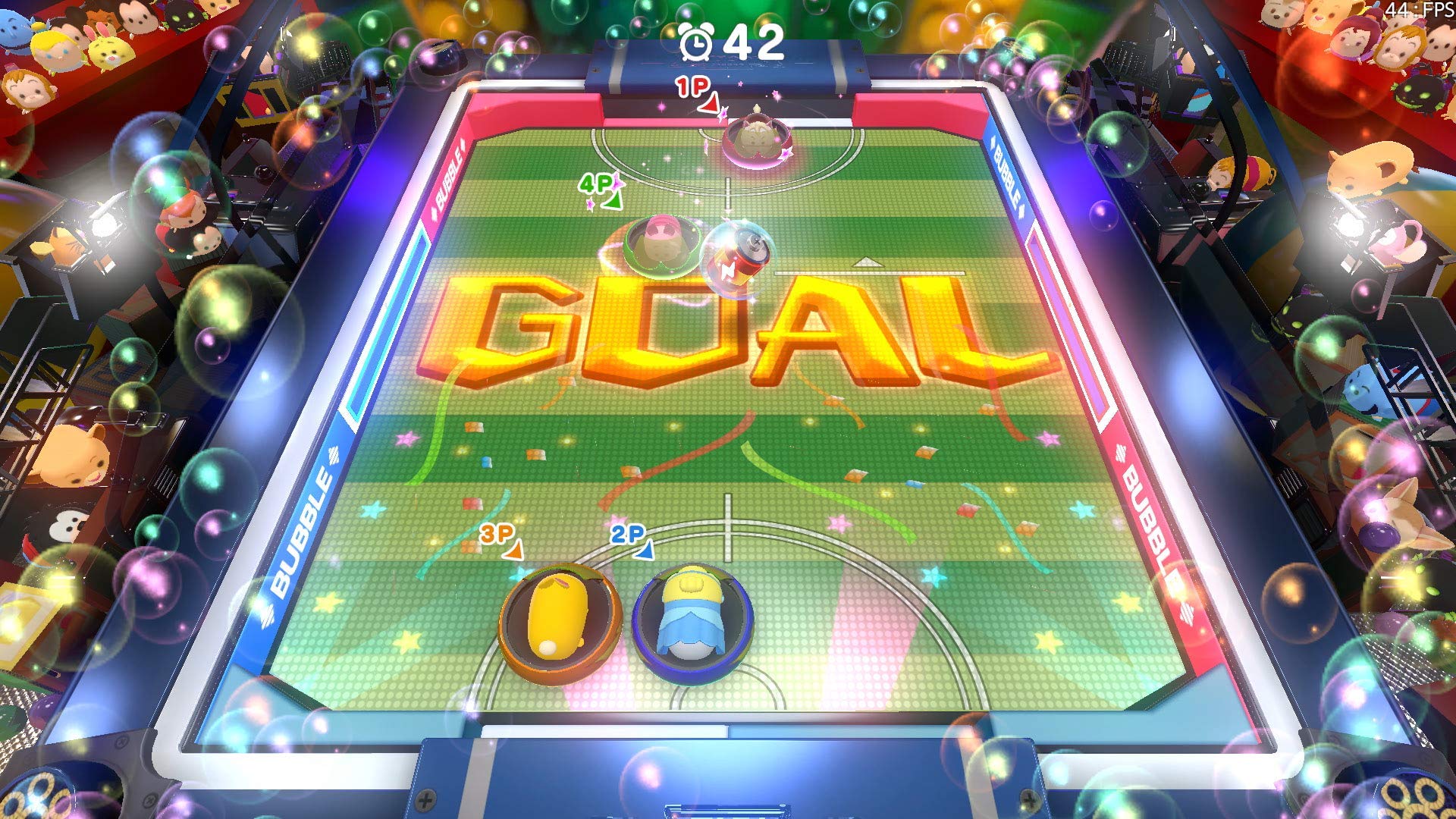This screenshot has height=819, width=1456.
Task: Select the blue 2P player marker
Action: click(x=628, y=535)
